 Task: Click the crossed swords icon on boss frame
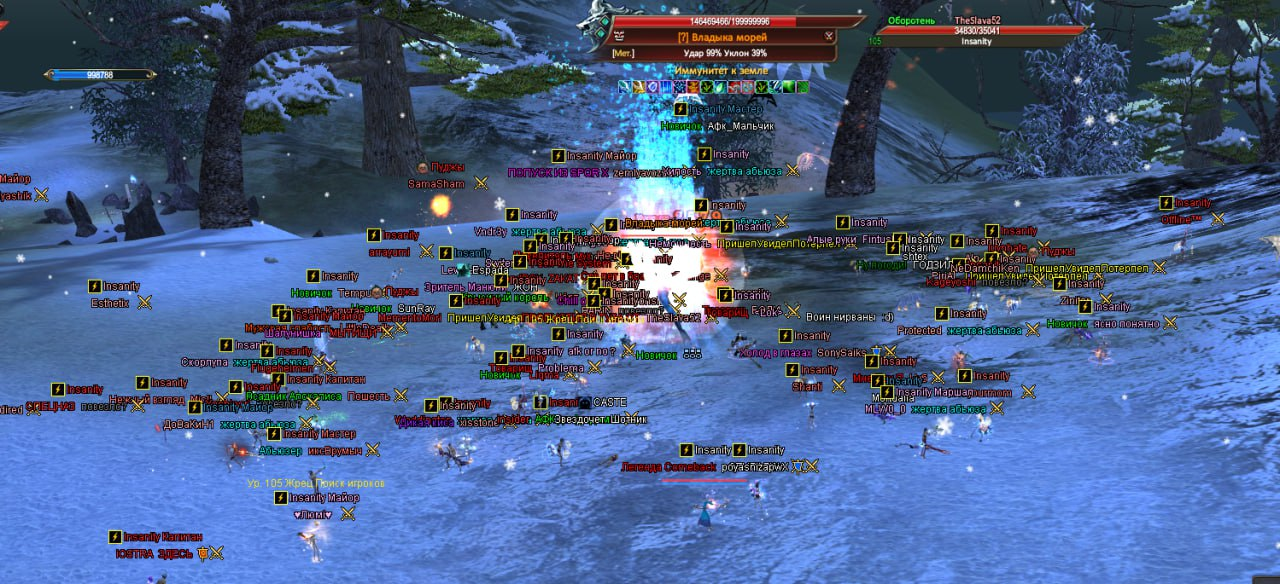click(829, 36)
